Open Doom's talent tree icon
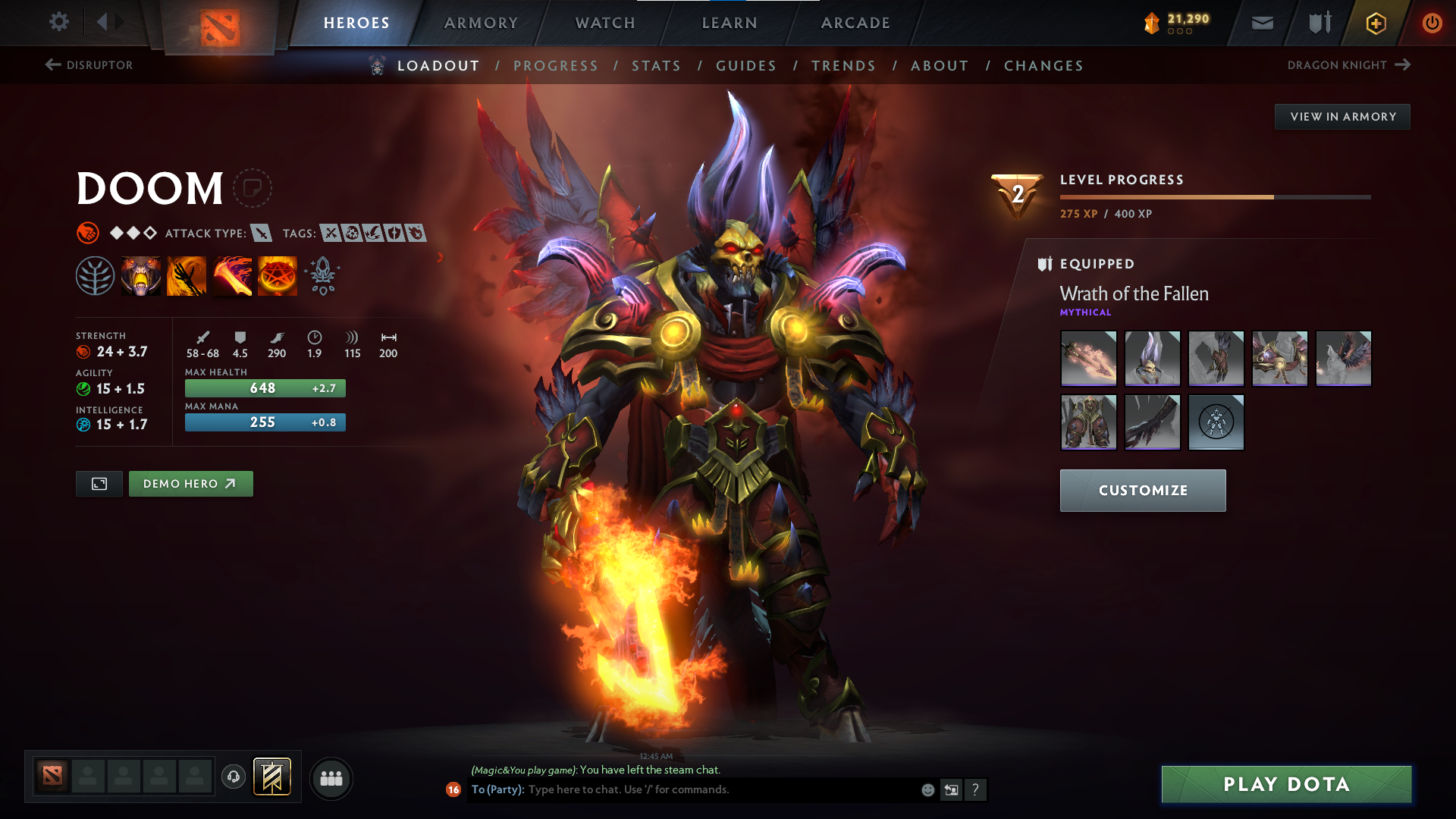This screenshot has height=819, width=1456. (96, 275)
